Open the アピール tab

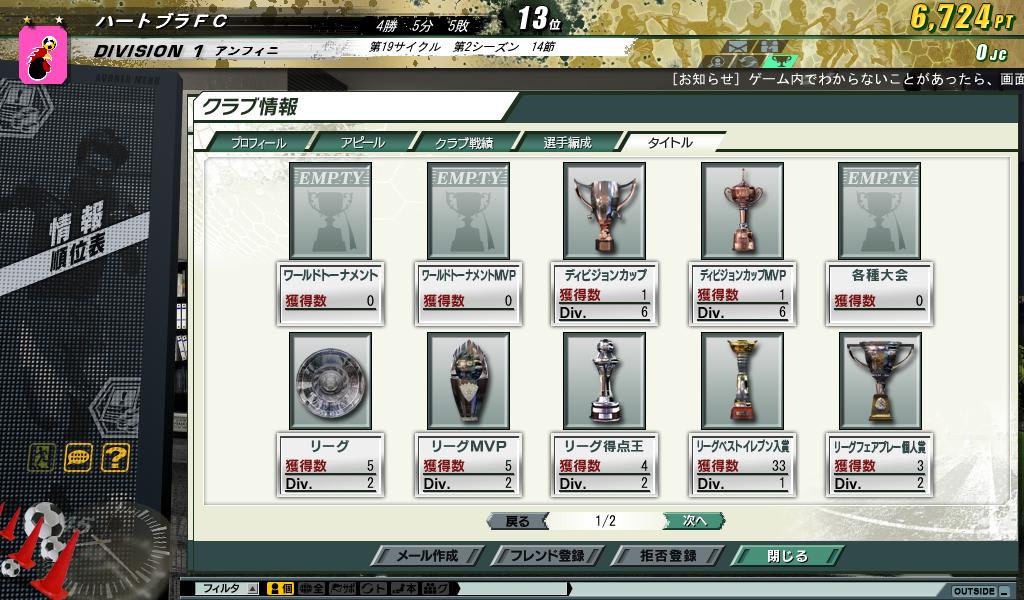point(362,143)
